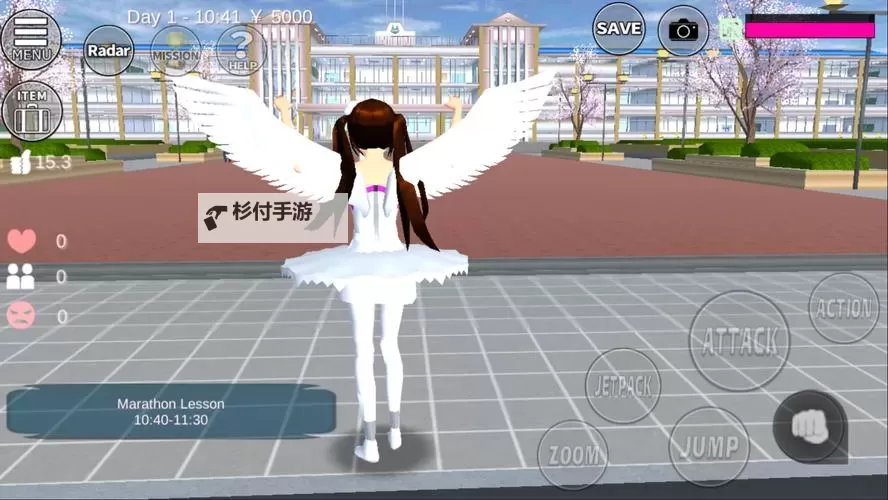
Task: Open the ITEM suitcase inventory
Action: [x=32, y=110]
